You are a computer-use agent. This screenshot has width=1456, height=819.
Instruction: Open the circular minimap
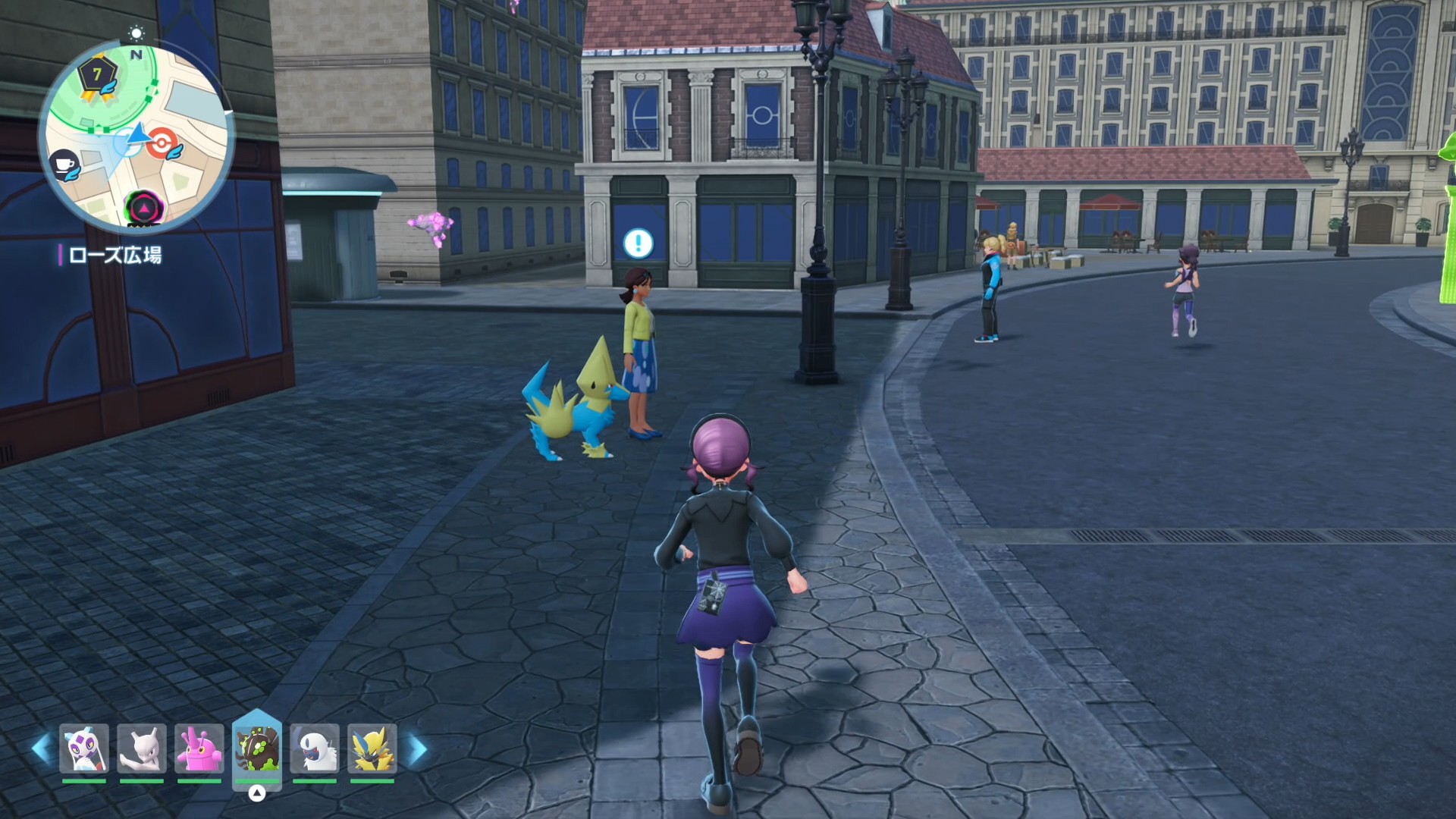point(136,136)
